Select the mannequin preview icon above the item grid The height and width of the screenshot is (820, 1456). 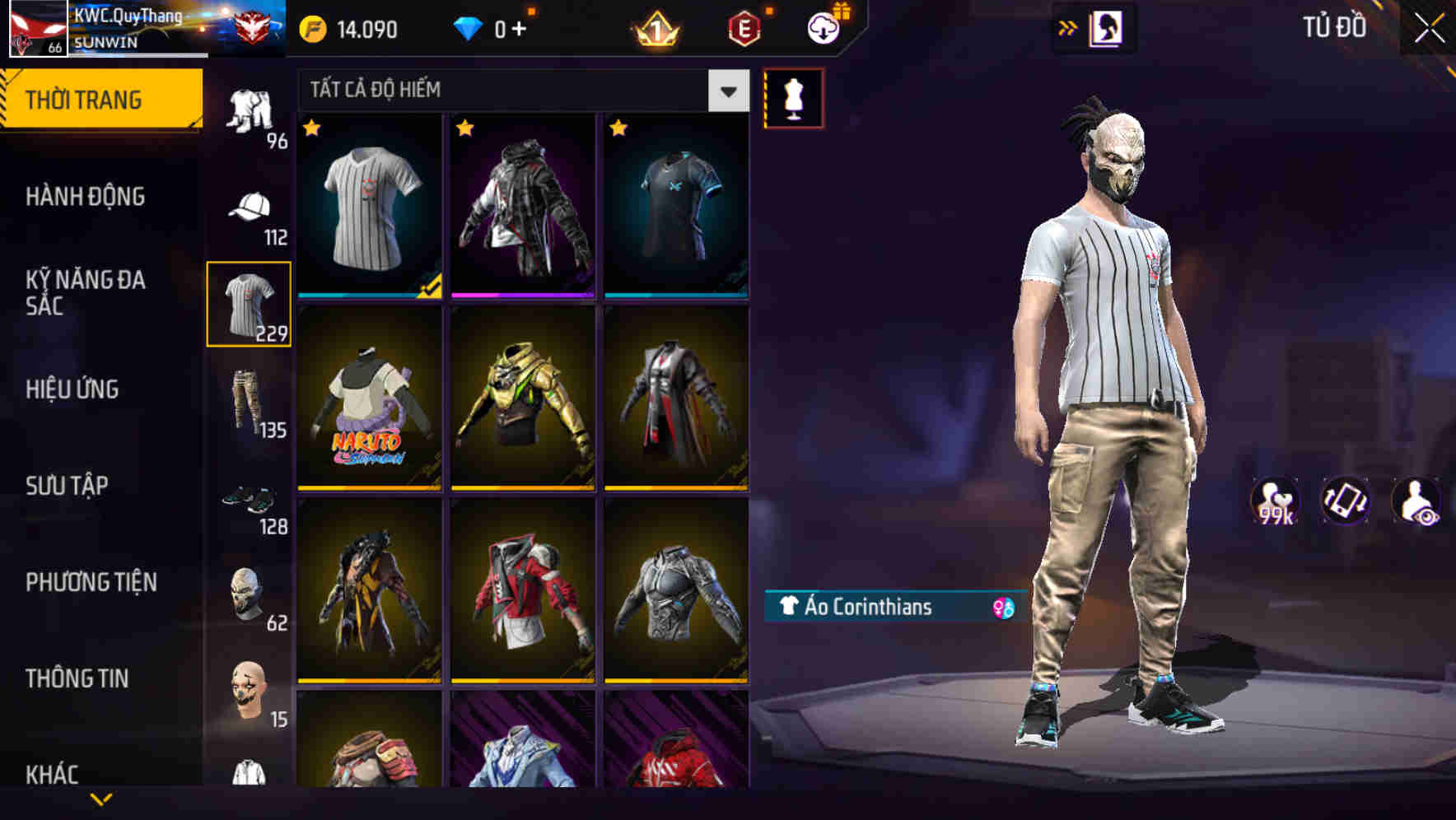pyautogui.click(x=793, y=96)
